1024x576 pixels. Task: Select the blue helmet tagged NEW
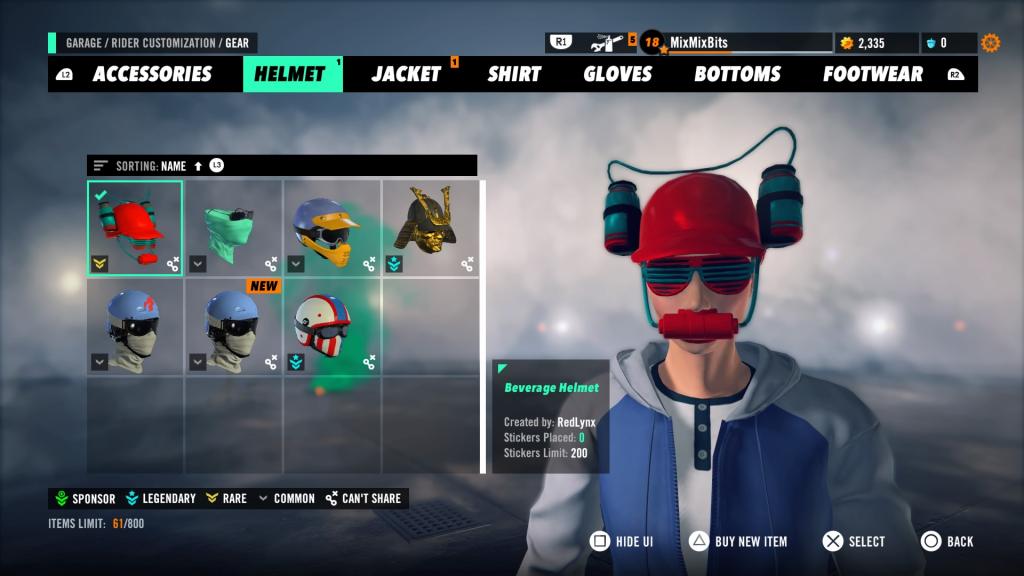[233, 326]
